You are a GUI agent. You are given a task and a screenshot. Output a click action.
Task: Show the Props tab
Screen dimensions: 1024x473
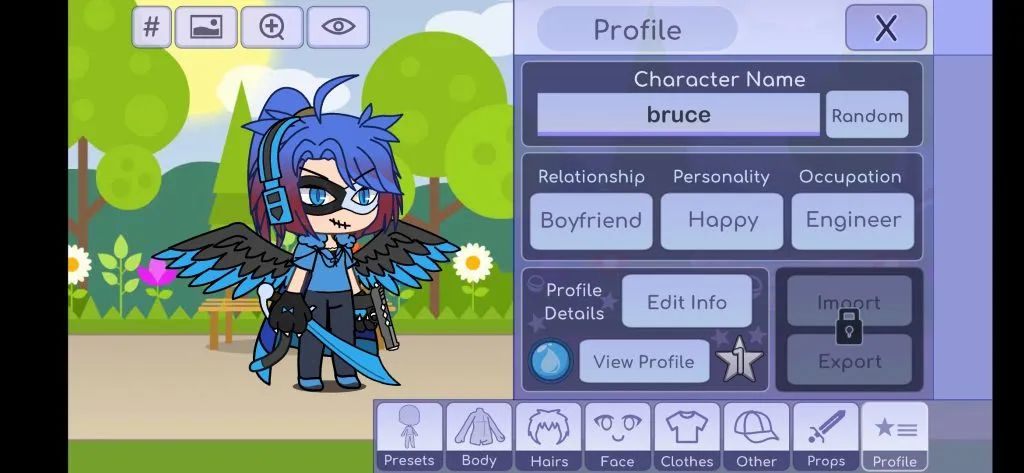pos(825,437)
